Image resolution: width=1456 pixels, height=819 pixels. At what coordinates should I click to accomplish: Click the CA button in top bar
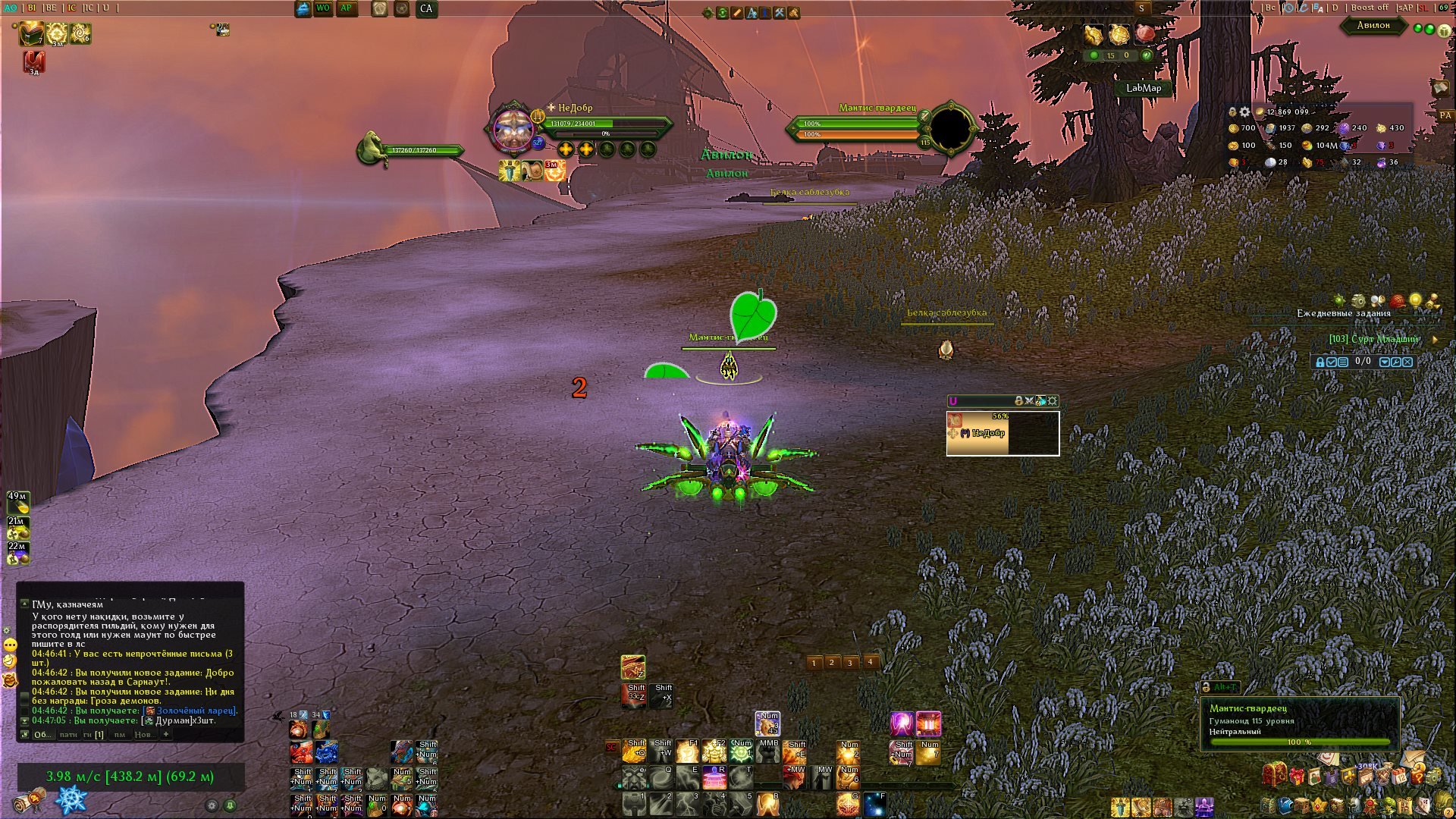click(x=426, y=9)
